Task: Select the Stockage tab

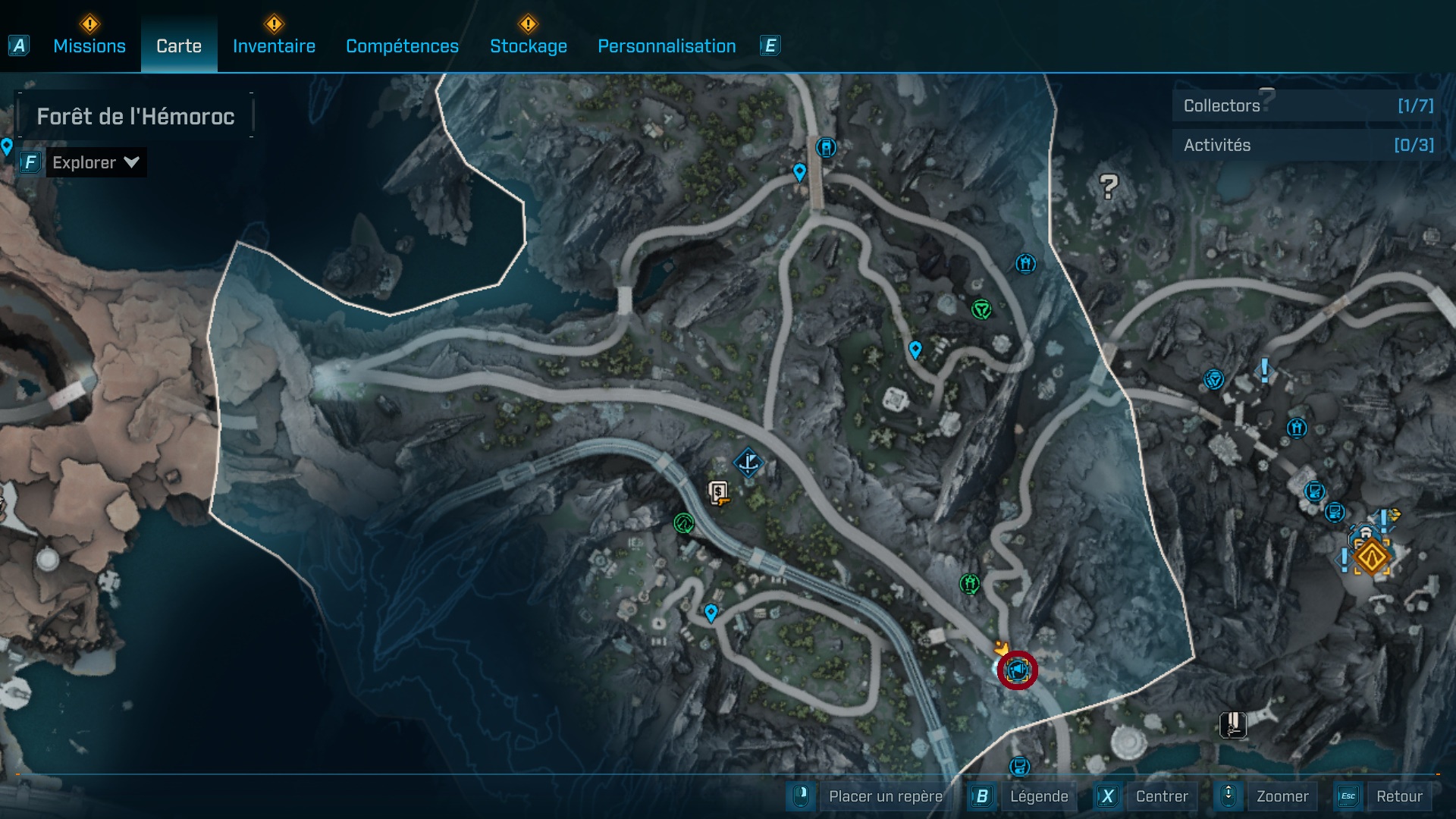Action: (x=528, y=46)
